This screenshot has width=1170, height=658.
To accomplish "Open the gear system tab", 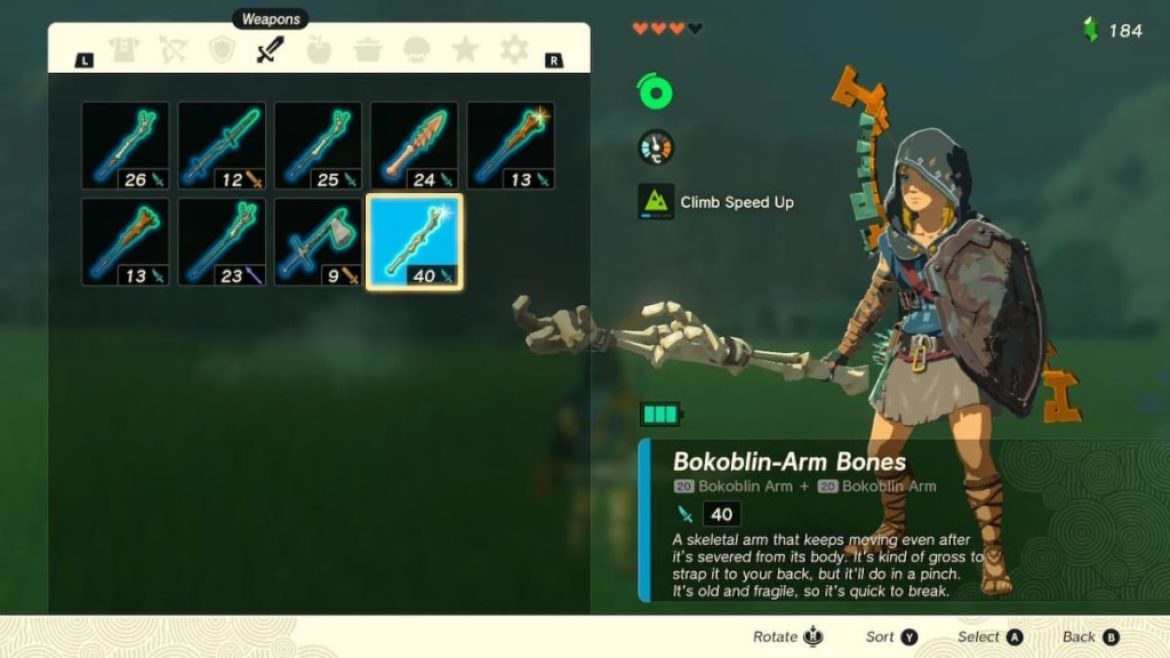I will (514, 50).
